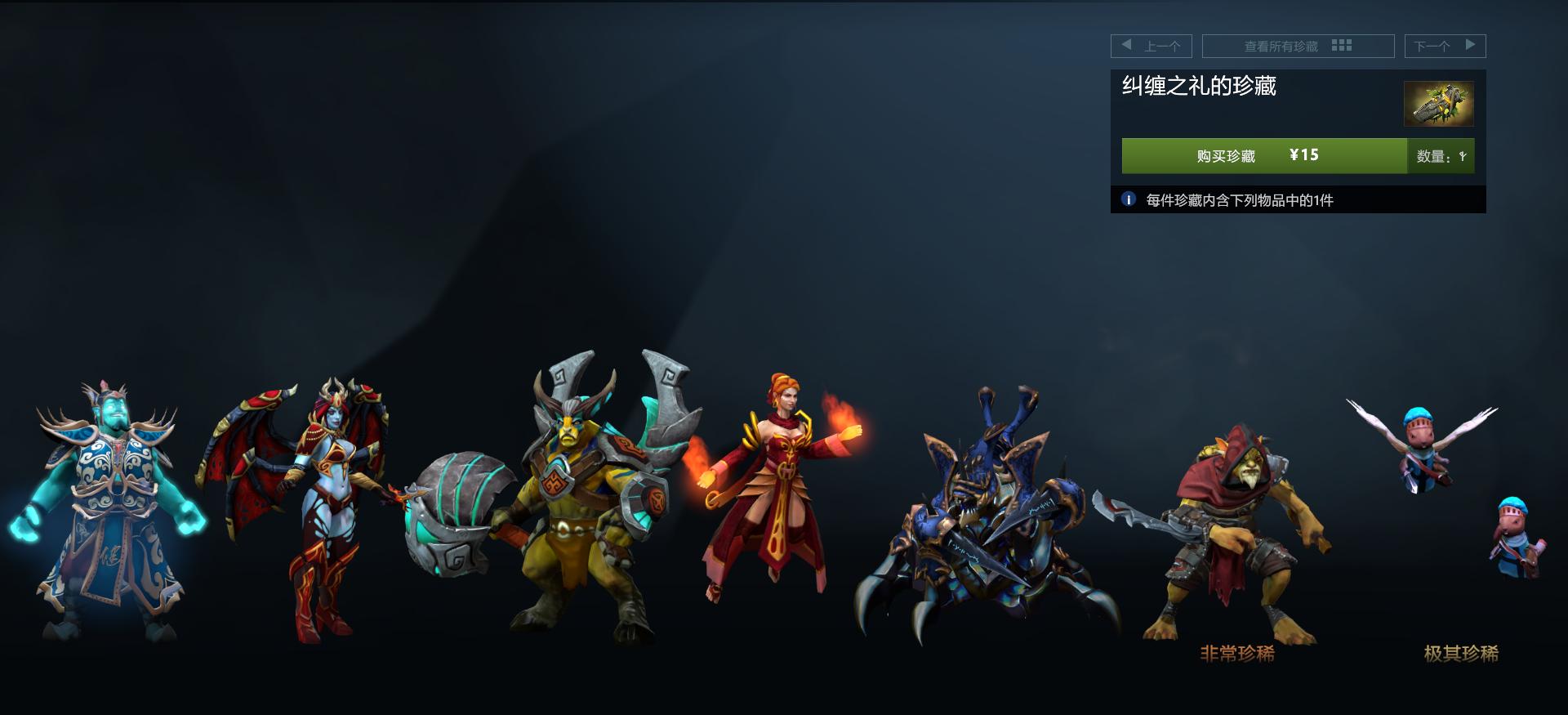Click the treasure chest thumbnail icon
This screenshot has height=715, width=1568.
point(1438,104)
